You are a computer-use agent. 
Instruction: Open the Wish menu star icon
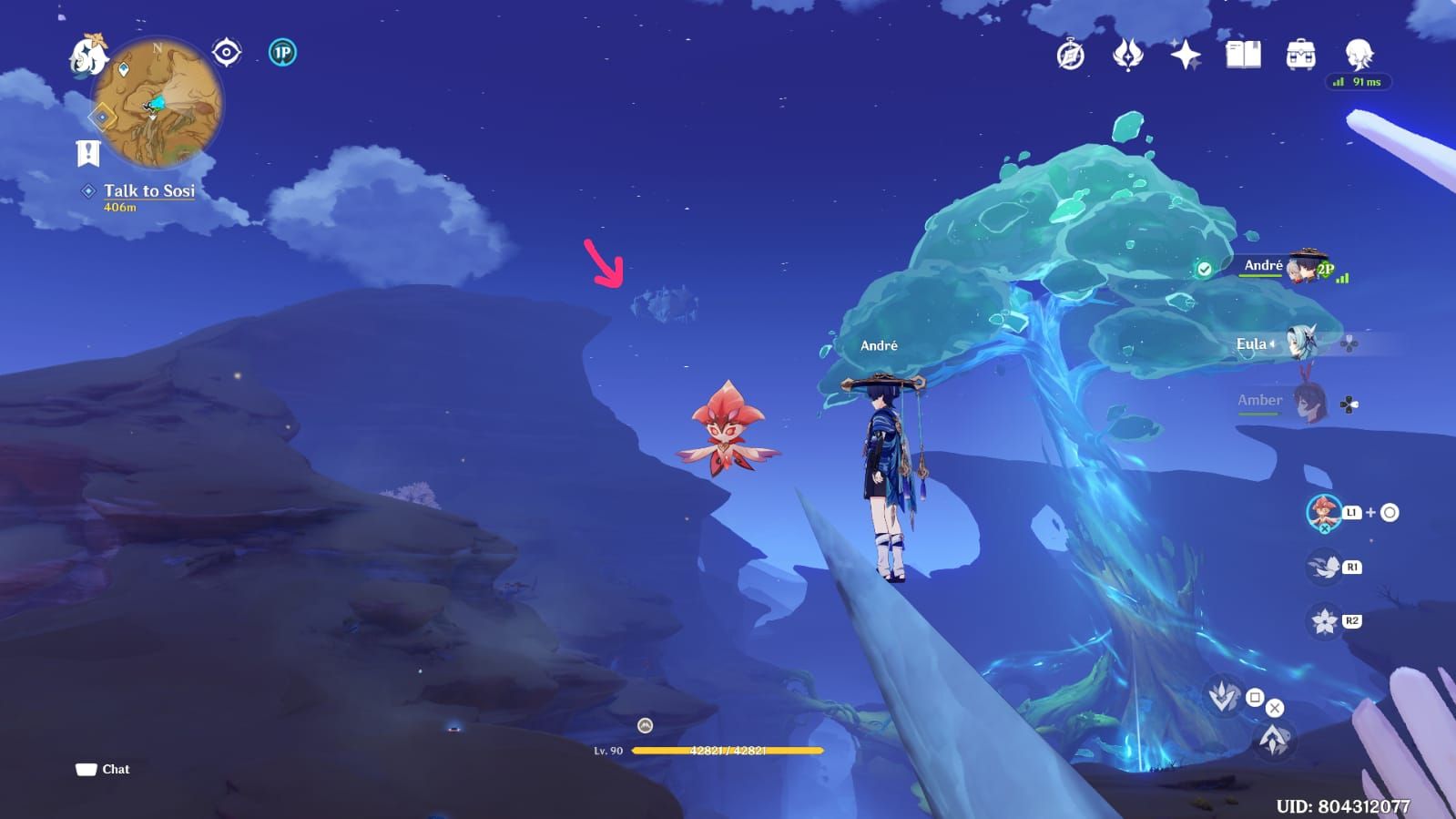[x=1182, y=55]
